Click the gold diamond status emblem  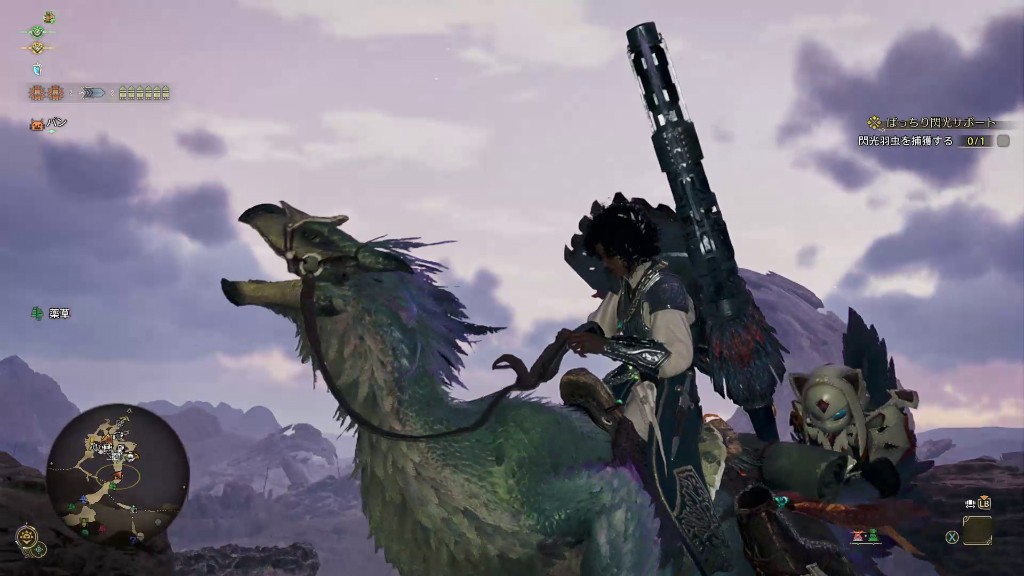click(38, 48)
